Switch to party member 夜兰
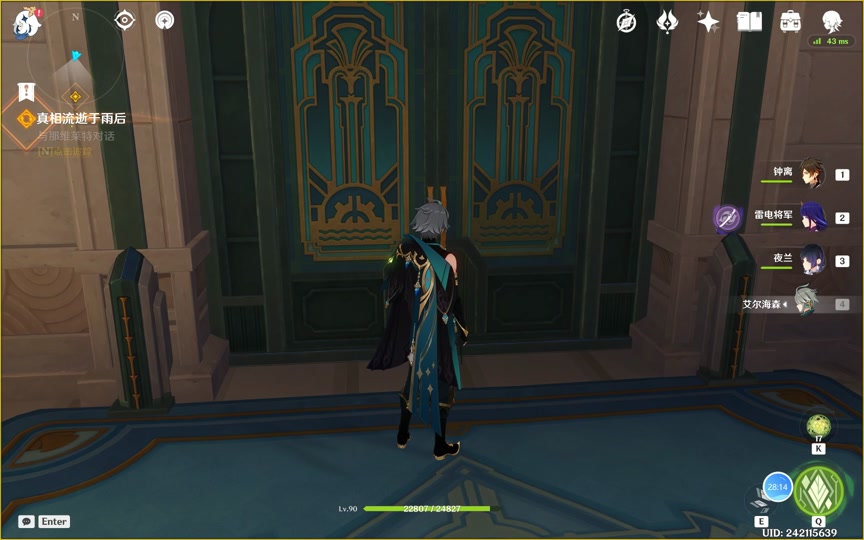The image size is (864, 540). (x=811, y=259)
